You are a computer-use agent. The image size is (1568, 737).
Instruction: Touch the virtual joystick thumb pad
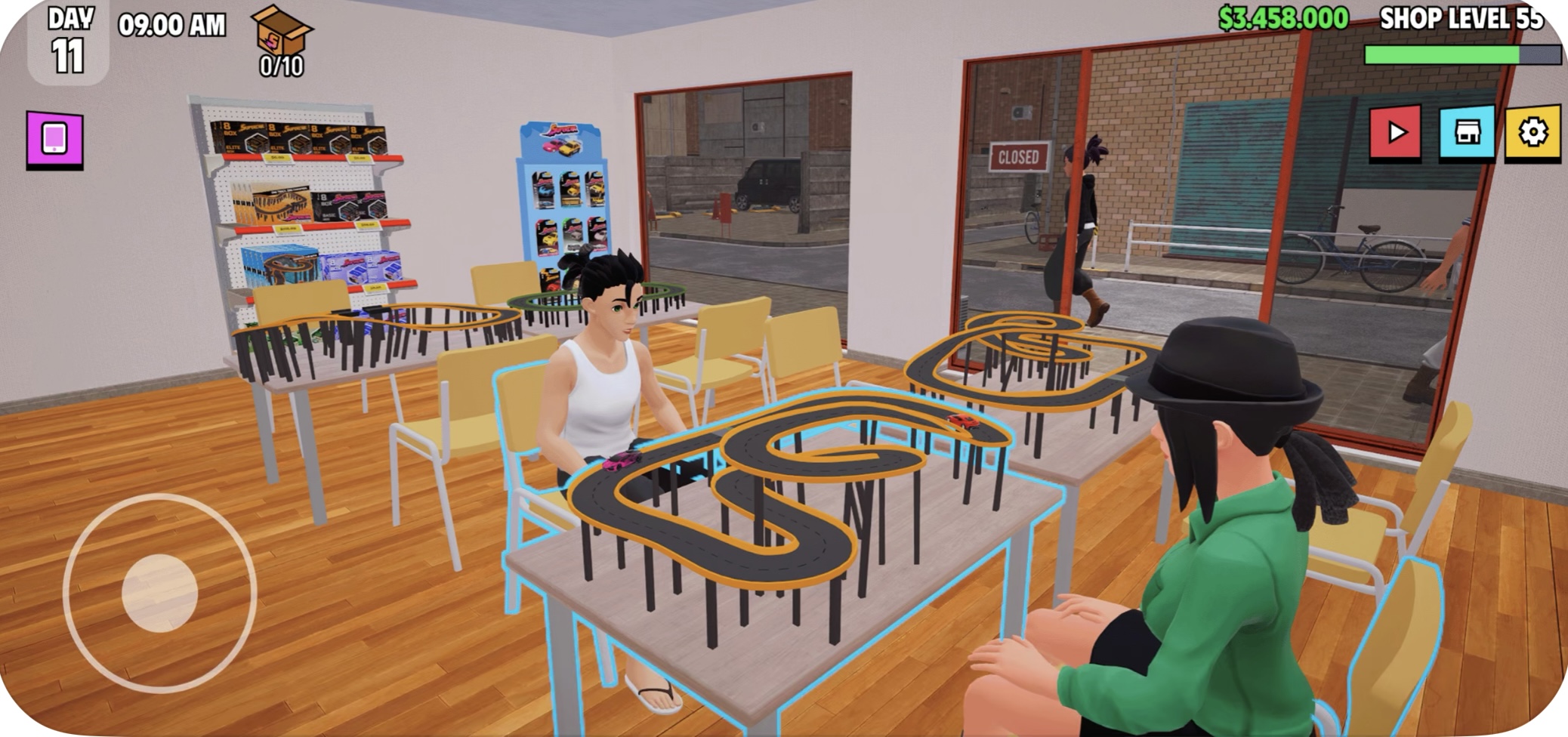pyautogui.click(x=159, y=594)
